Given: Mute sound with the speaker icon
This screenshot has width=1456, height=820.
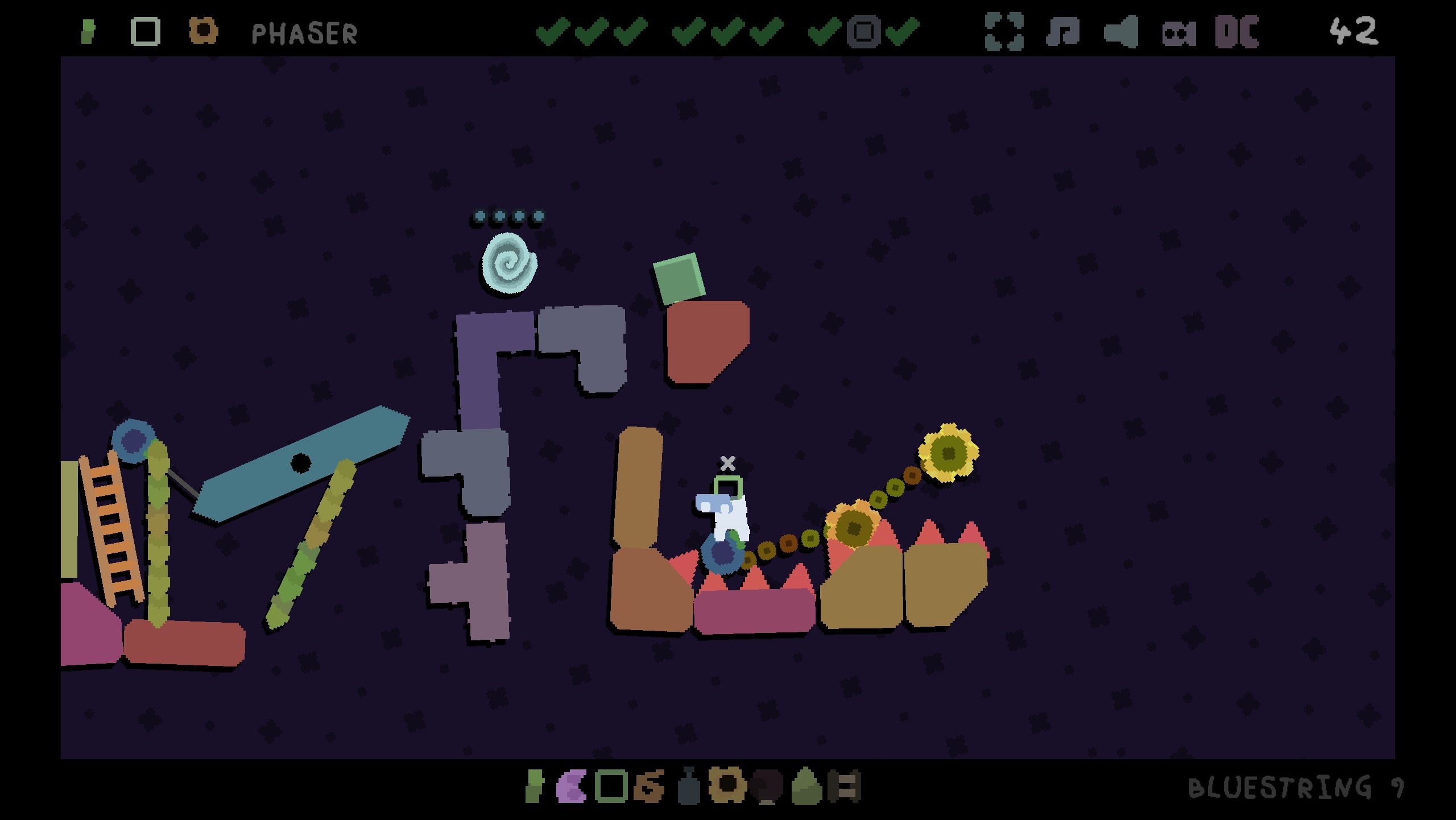Looking at the screenshot, I should pos(1121,32).
